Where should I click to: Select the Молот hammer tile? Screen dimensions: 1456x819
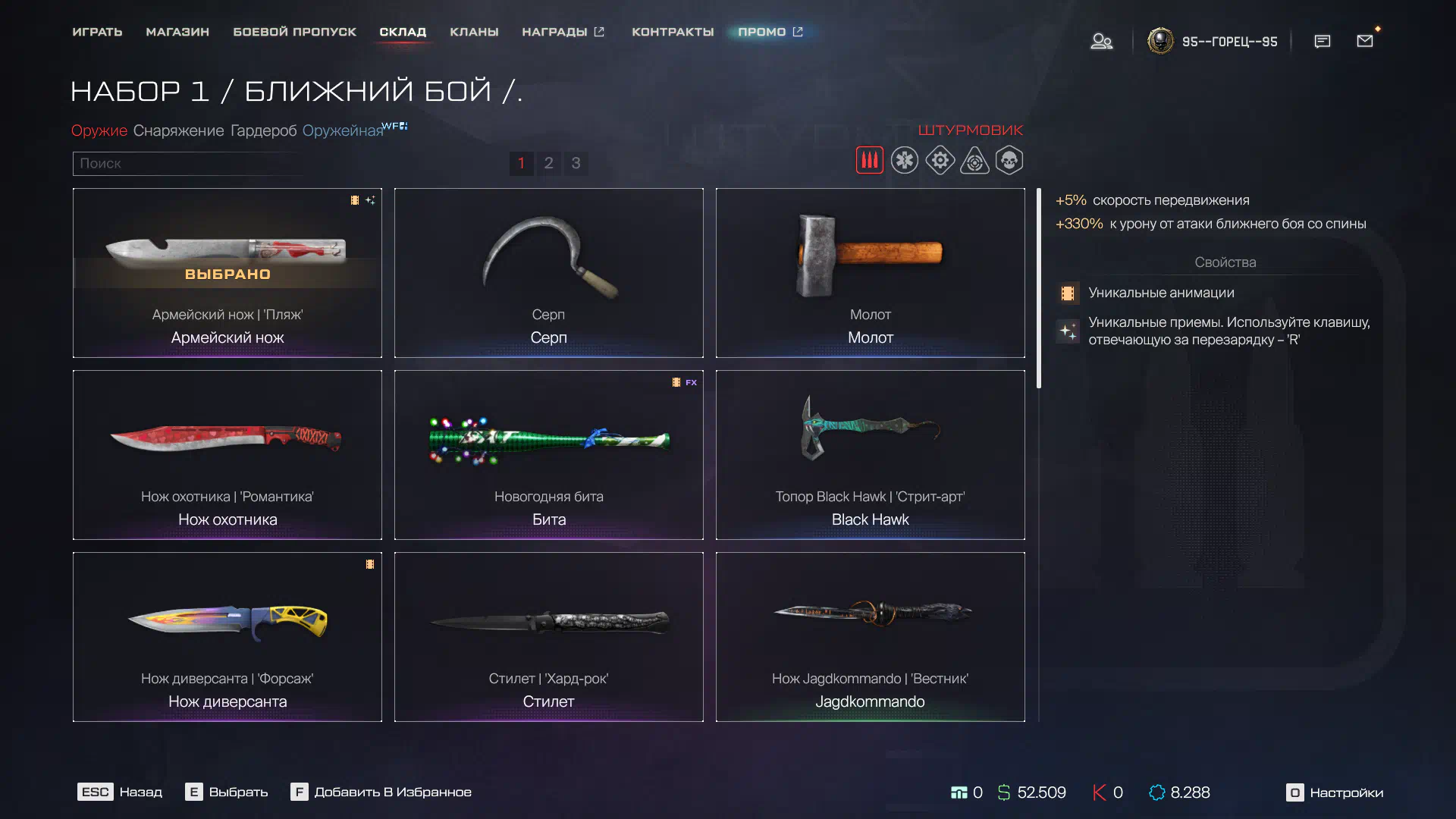[870, 272]
